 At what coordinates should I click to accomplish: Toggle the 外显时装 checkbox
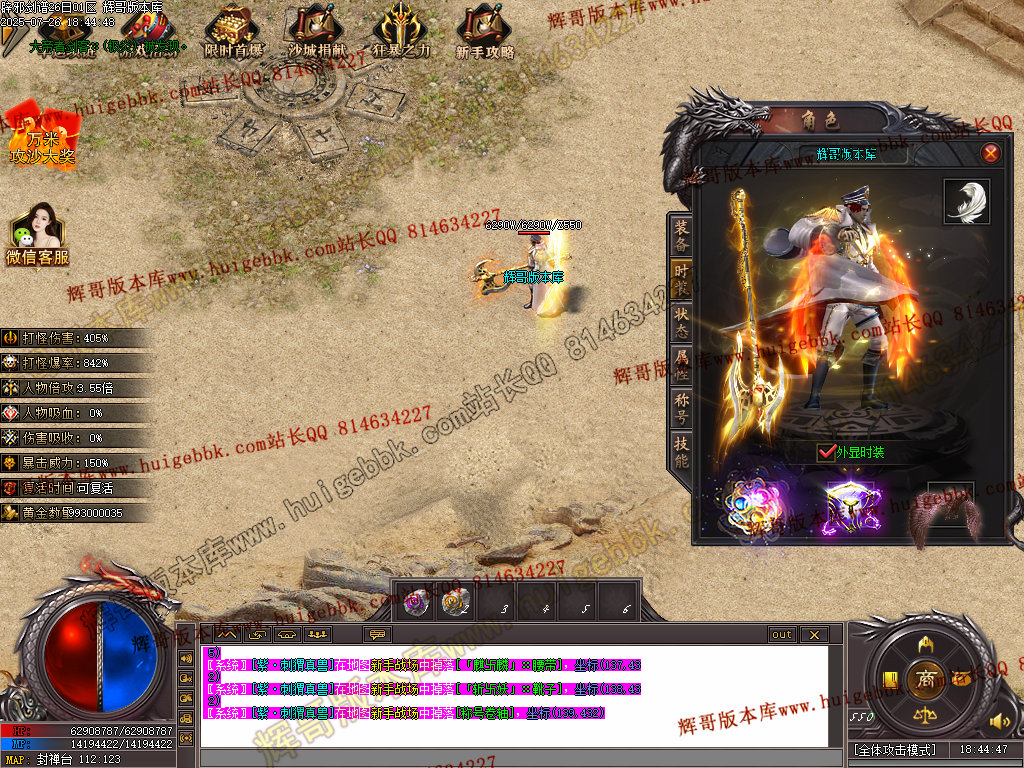click(826, 452)
